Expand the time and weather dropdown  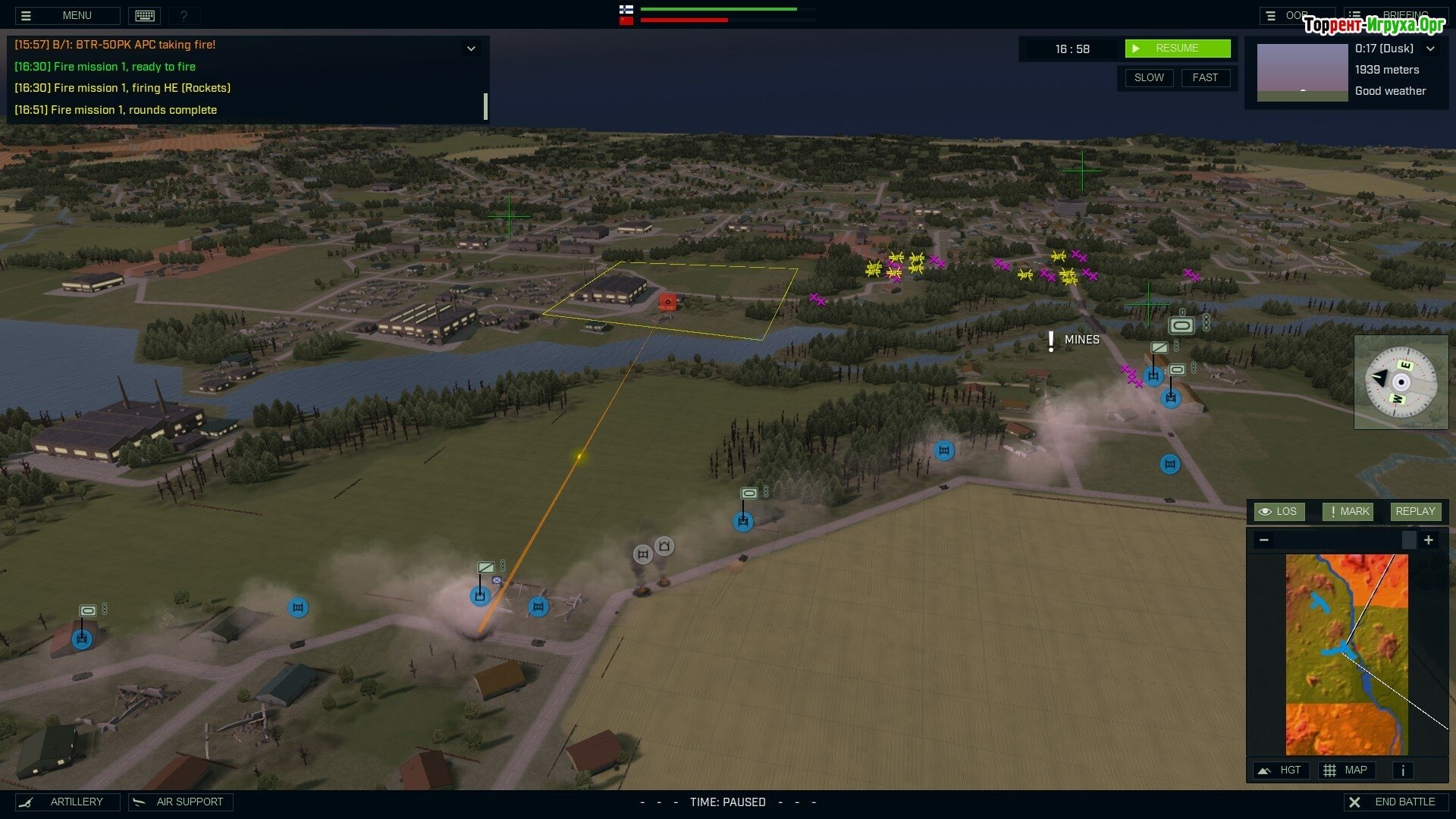1430,49
